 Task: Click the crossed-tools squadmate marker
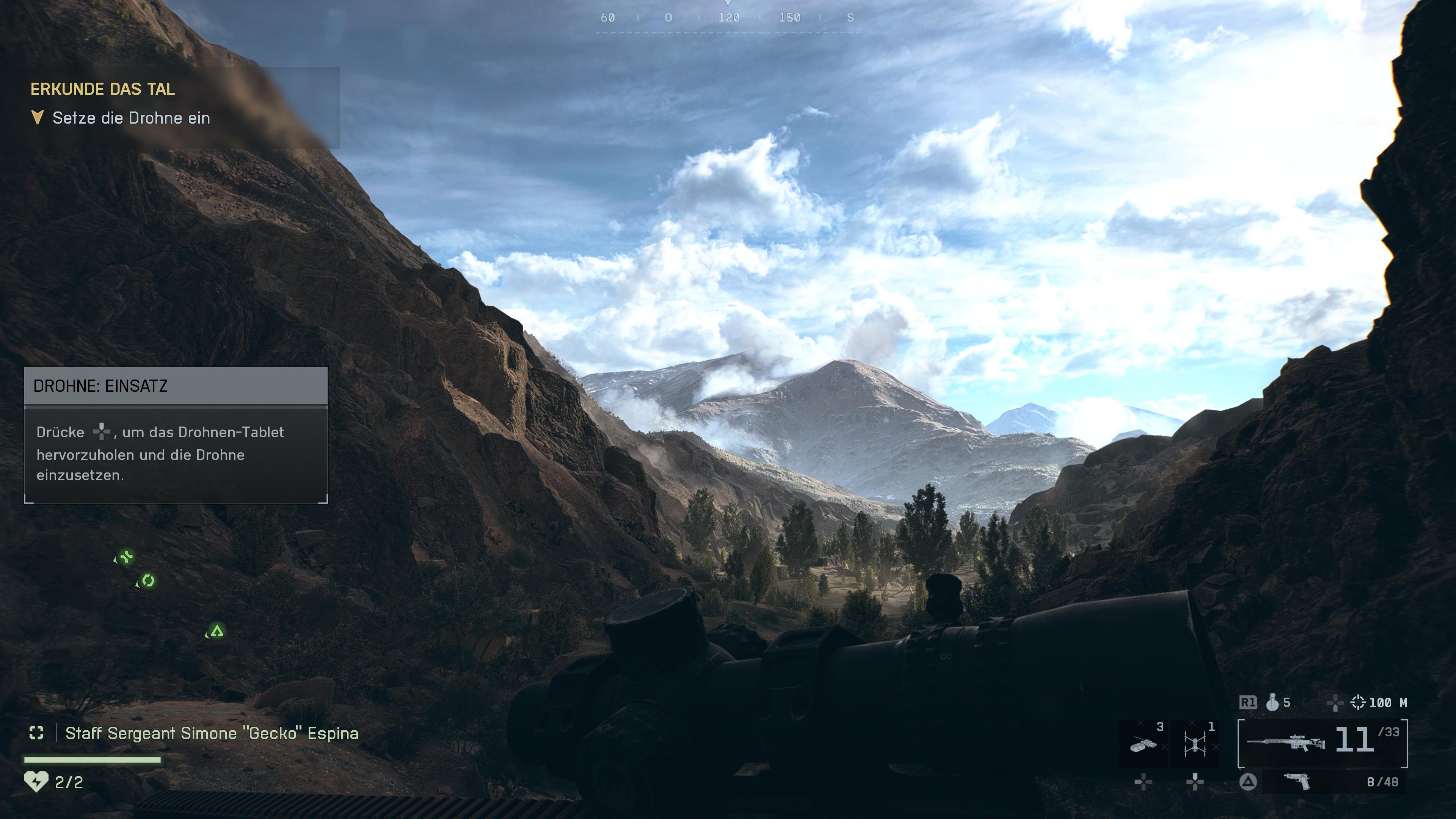click(x=125, y=557)
